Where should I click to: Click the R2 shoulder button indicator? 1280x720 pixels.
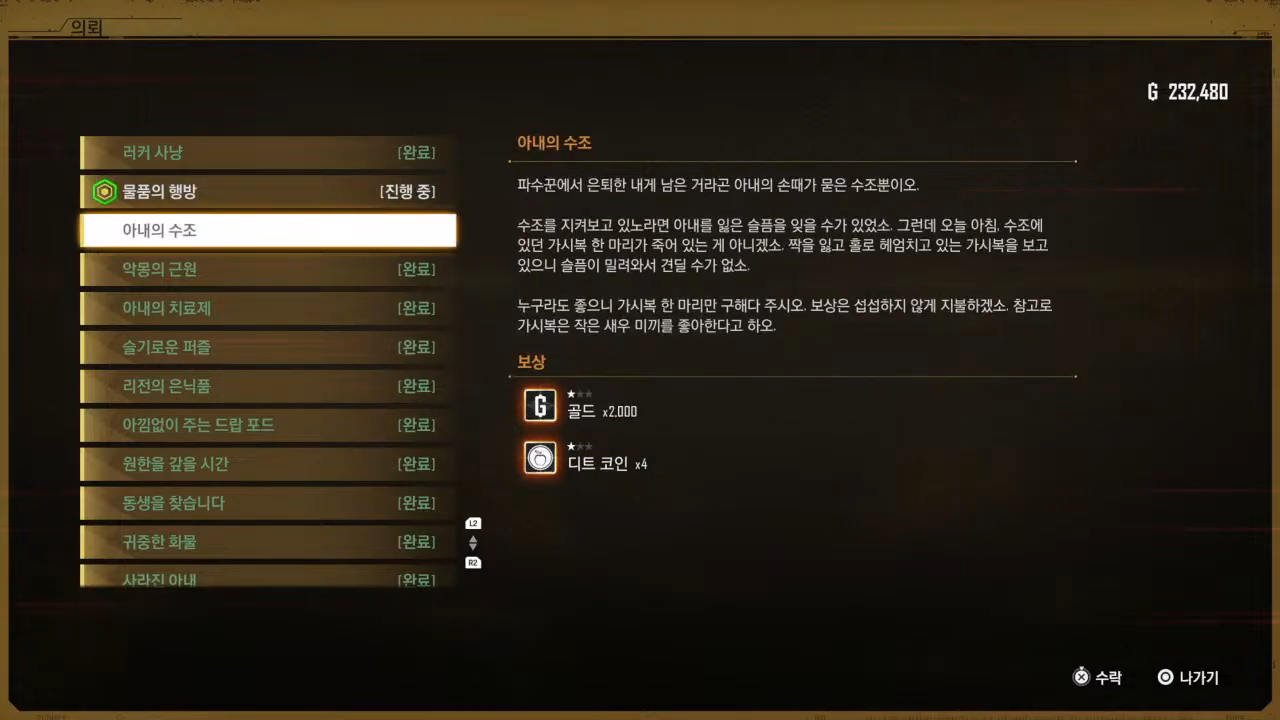tap(472, 562)
